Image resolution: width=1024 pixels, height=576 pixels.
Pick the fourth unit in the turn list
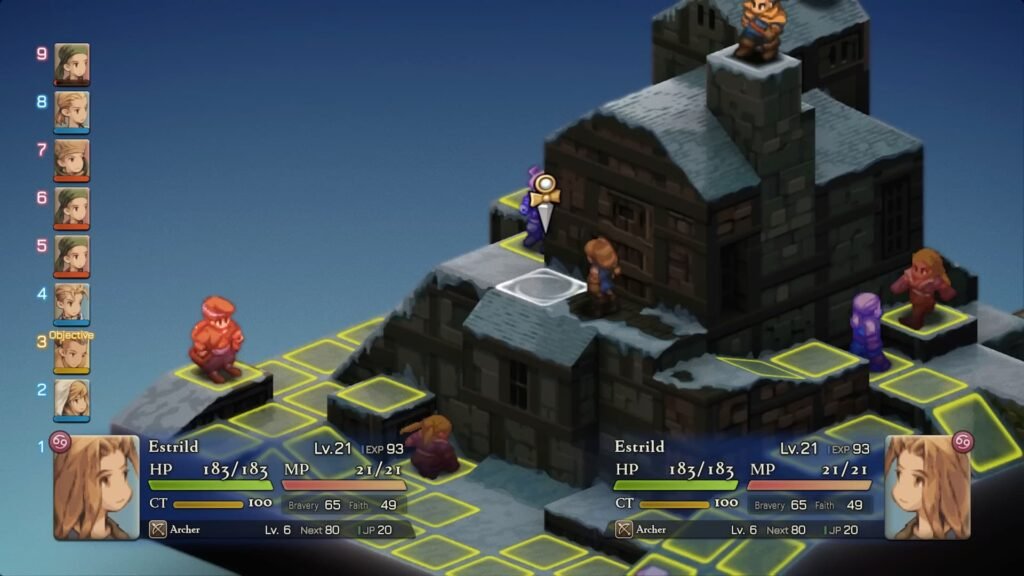72,303
